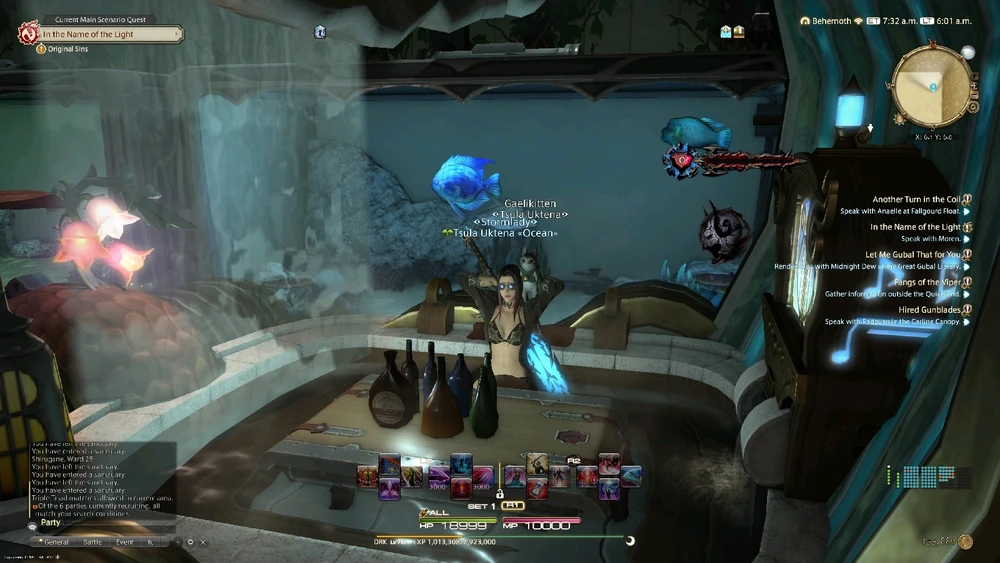1000x563 pixels.
Task: Switch to the General chat tab
Action: pyautogui.click(x=56, y=541)
